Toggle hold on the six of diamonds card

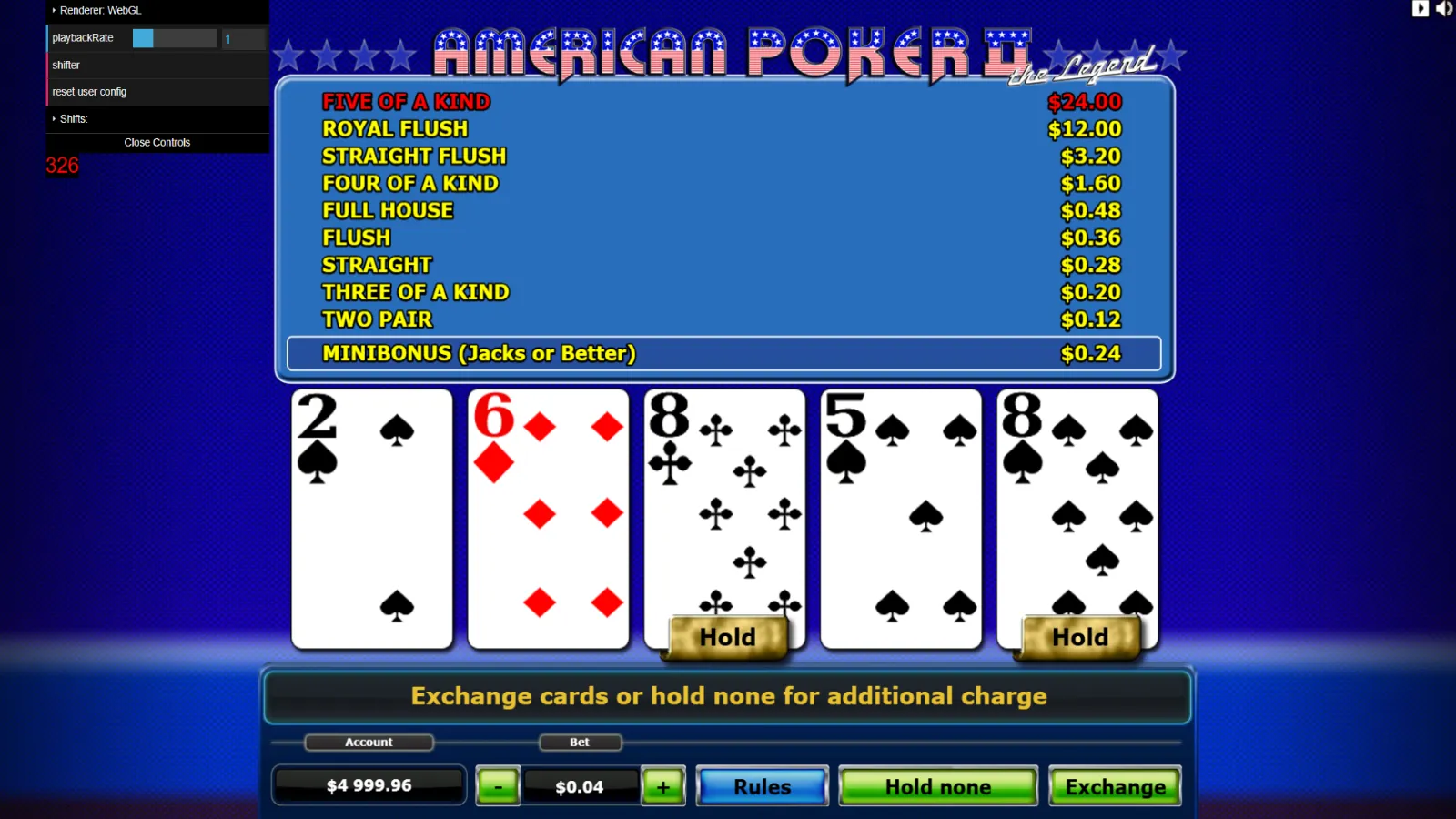(x=548, y=519)
